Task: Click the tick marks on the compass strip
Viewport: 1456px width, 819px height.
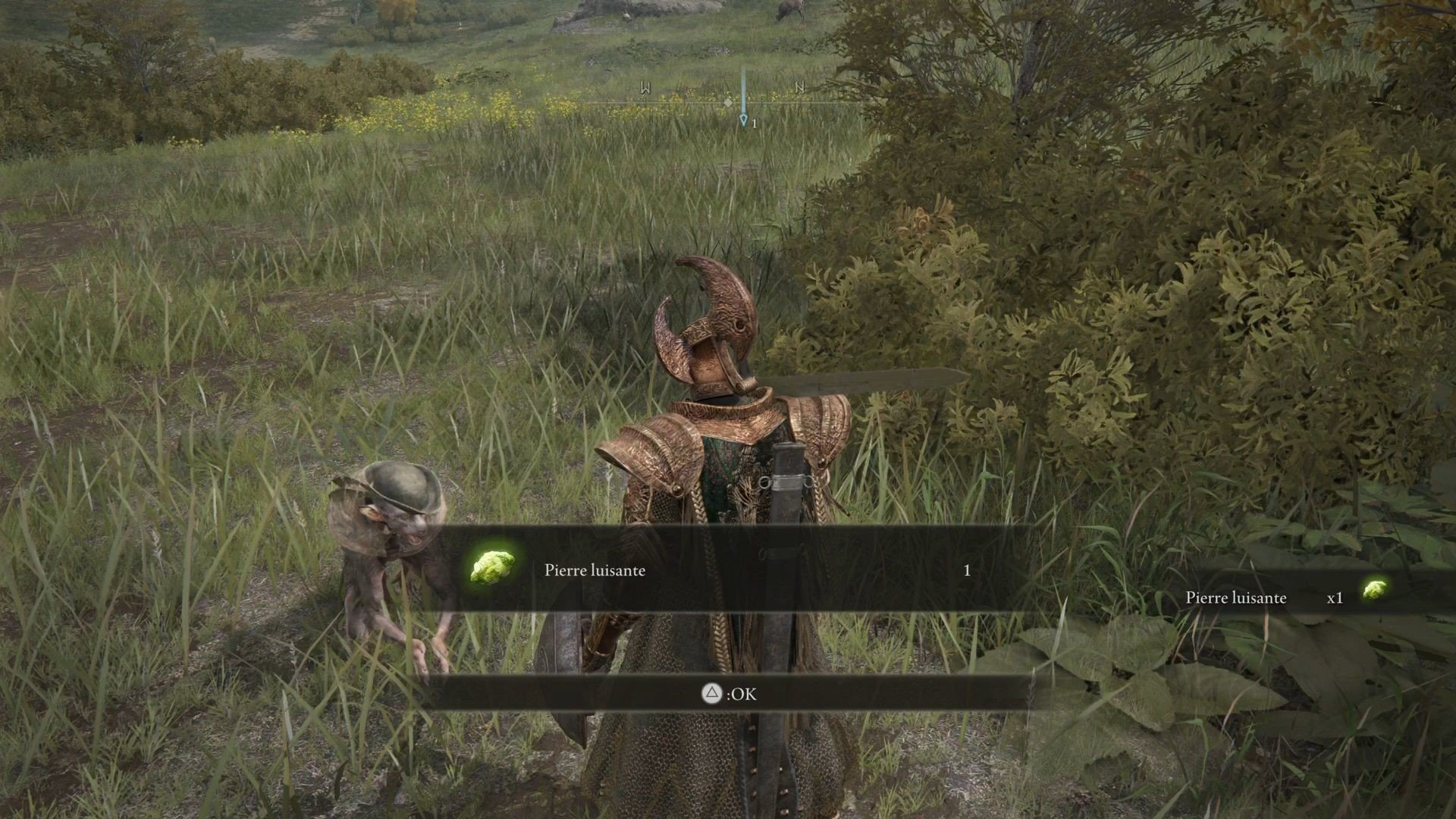Action: coord(682,99)
